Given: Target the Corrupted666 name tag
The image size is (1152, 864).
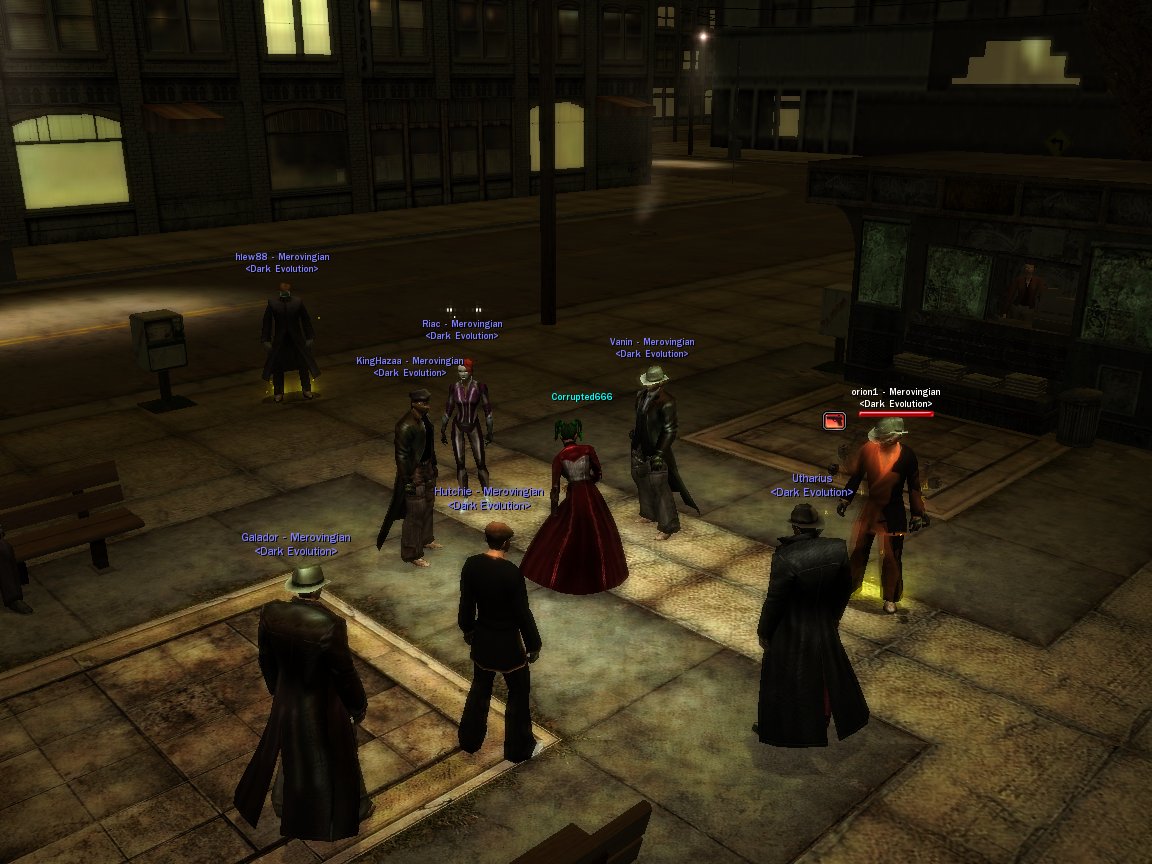Looking at the screenshot, I should point(581,397).
